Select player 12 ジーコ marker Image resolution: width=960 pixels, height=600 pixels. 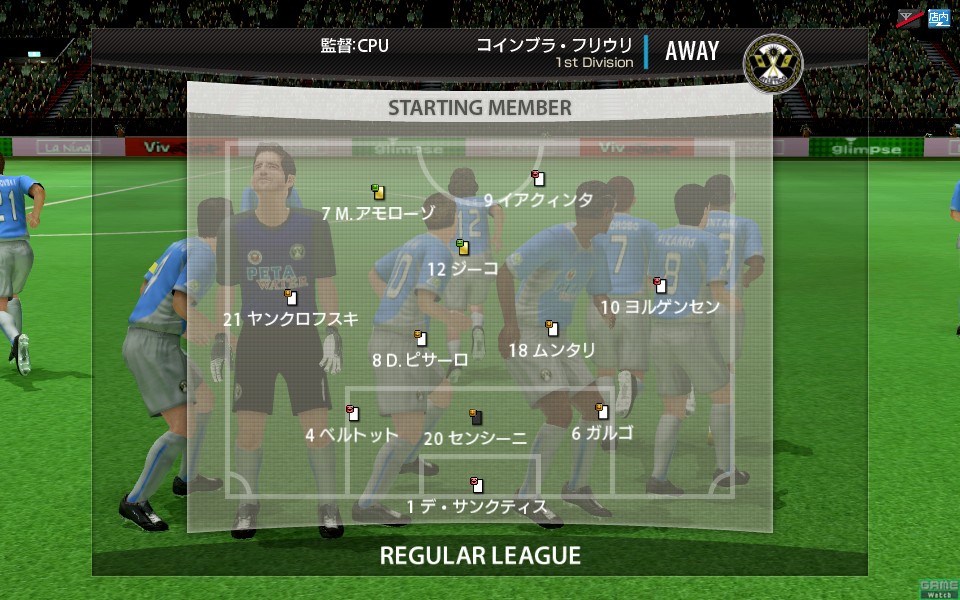tap(463, 247)
